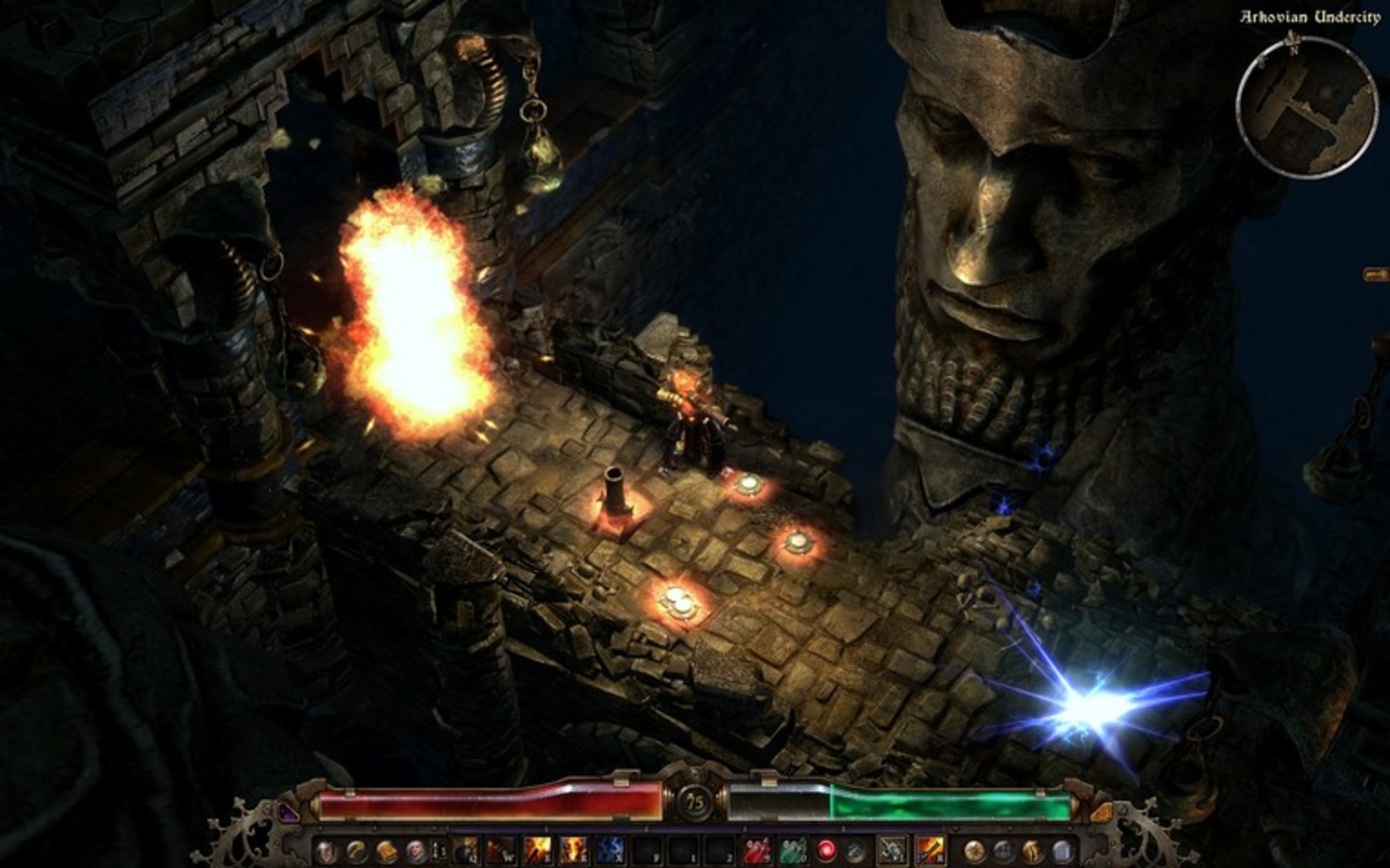
Task: Activate the fire skill bound to E
Action: pyautogui.click(x=538, y=850)
